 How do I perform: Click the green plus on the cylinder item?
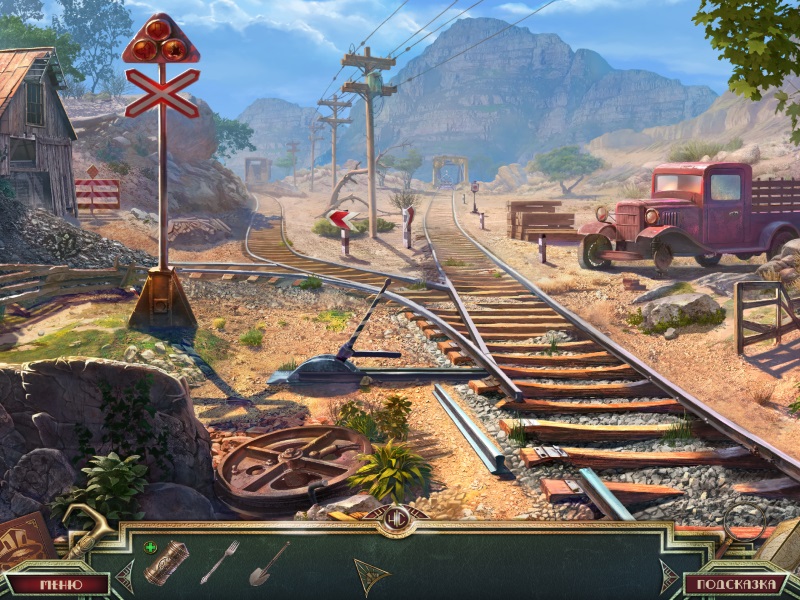(150, 547)
